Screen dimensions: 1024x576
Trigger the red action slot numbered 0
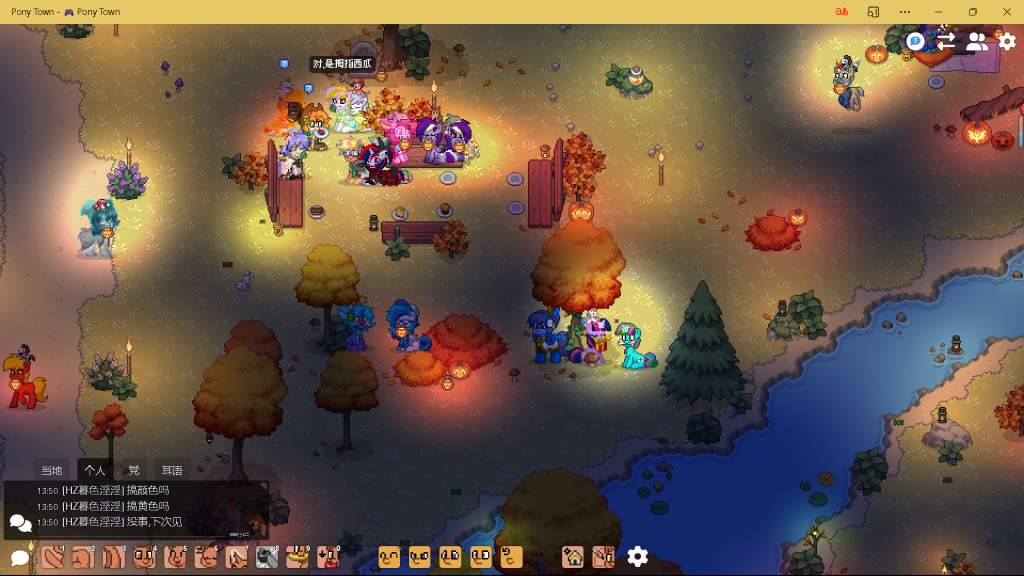point(328,557)
